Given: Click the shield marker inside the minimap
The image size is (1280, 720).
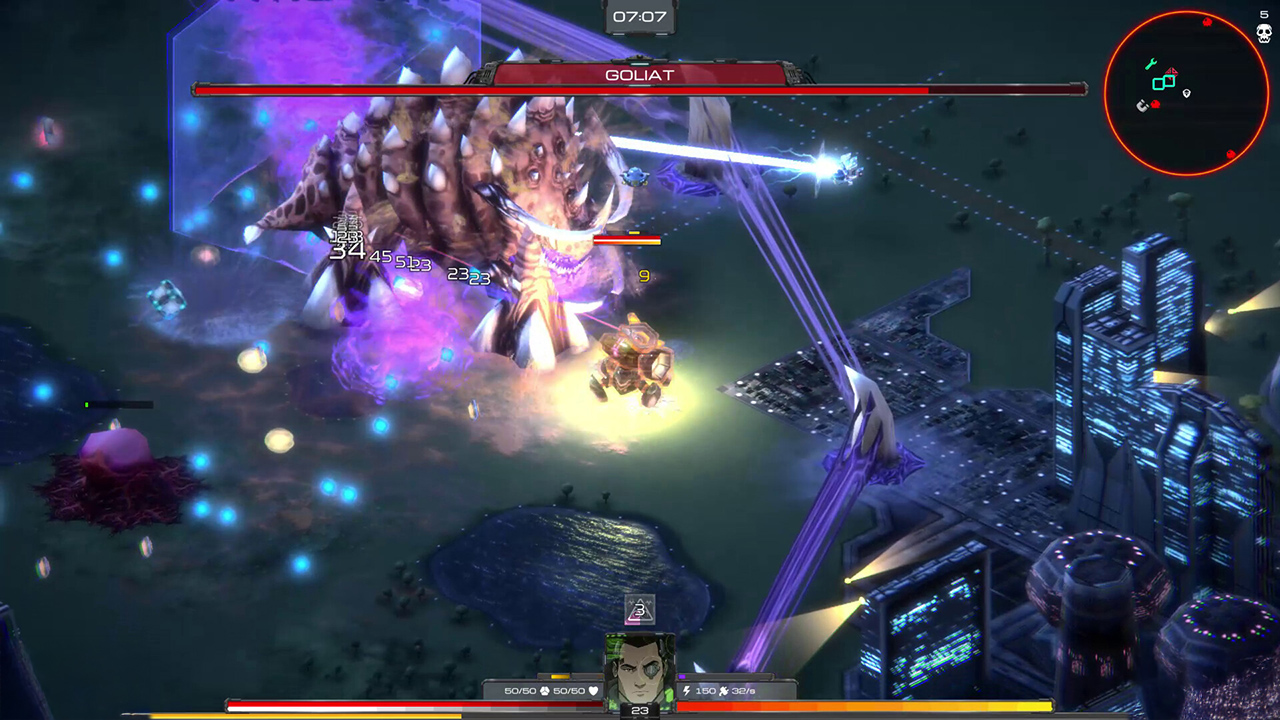Looking at the screenshot, I should click(1186, 94).
